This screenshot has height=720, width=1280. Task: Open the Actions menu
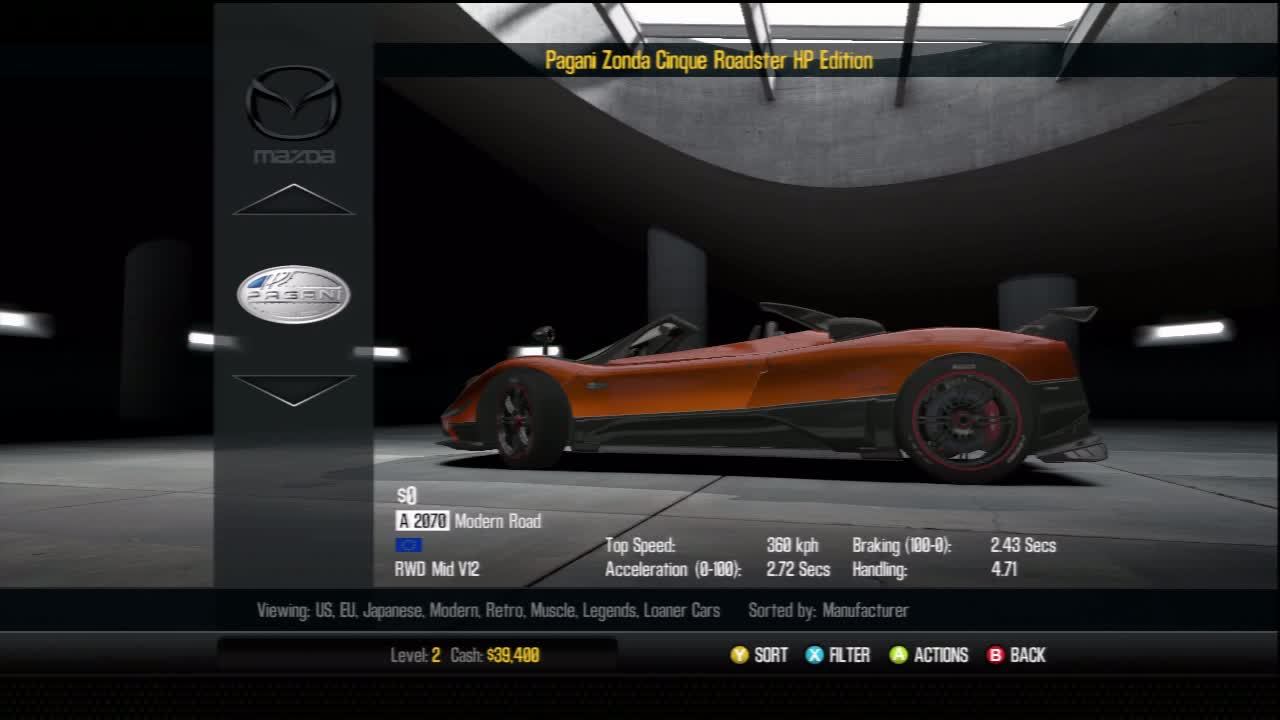click(x=929, y=655)
